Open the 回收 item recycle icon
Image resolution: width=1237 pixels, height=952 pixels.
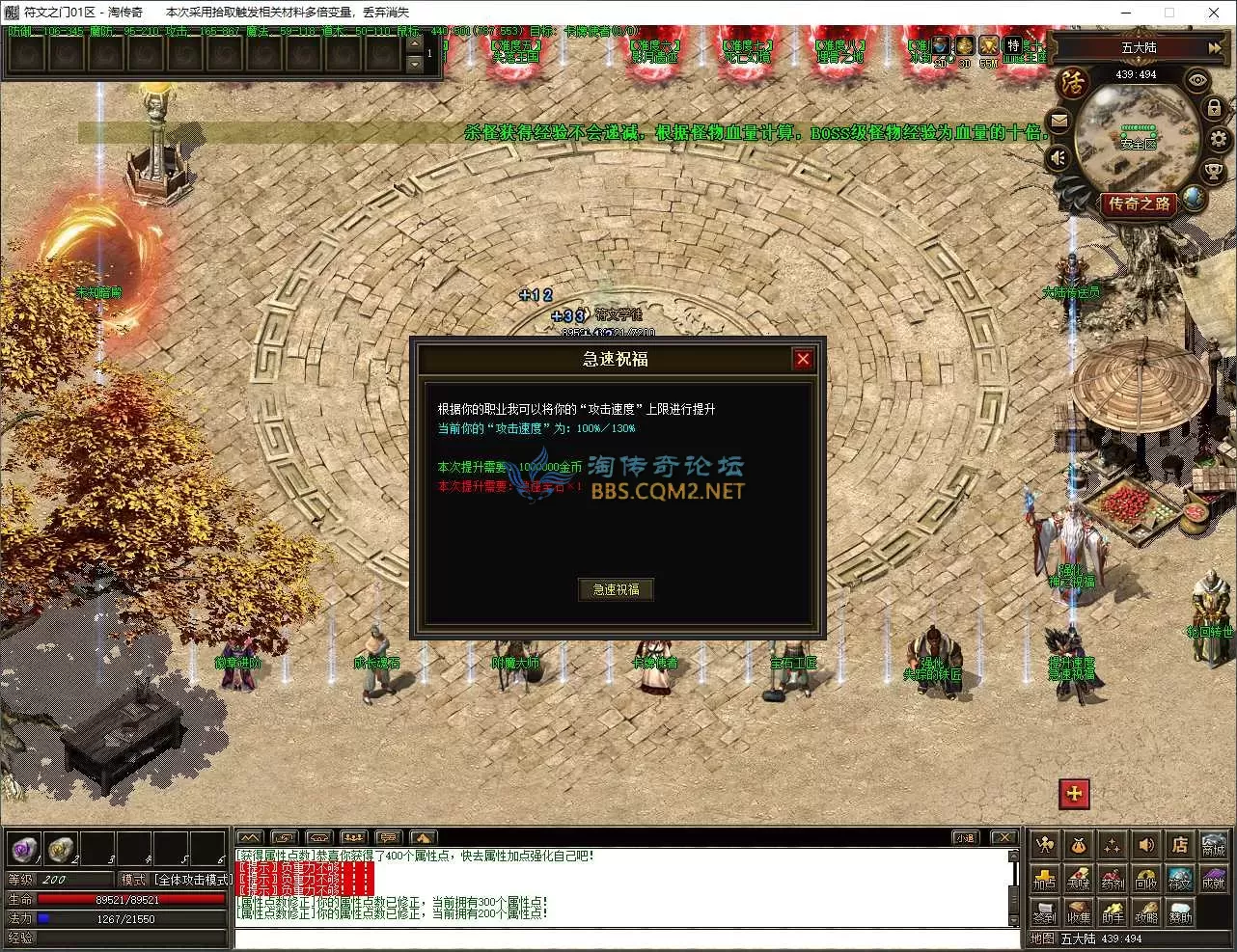point(1146,881)
